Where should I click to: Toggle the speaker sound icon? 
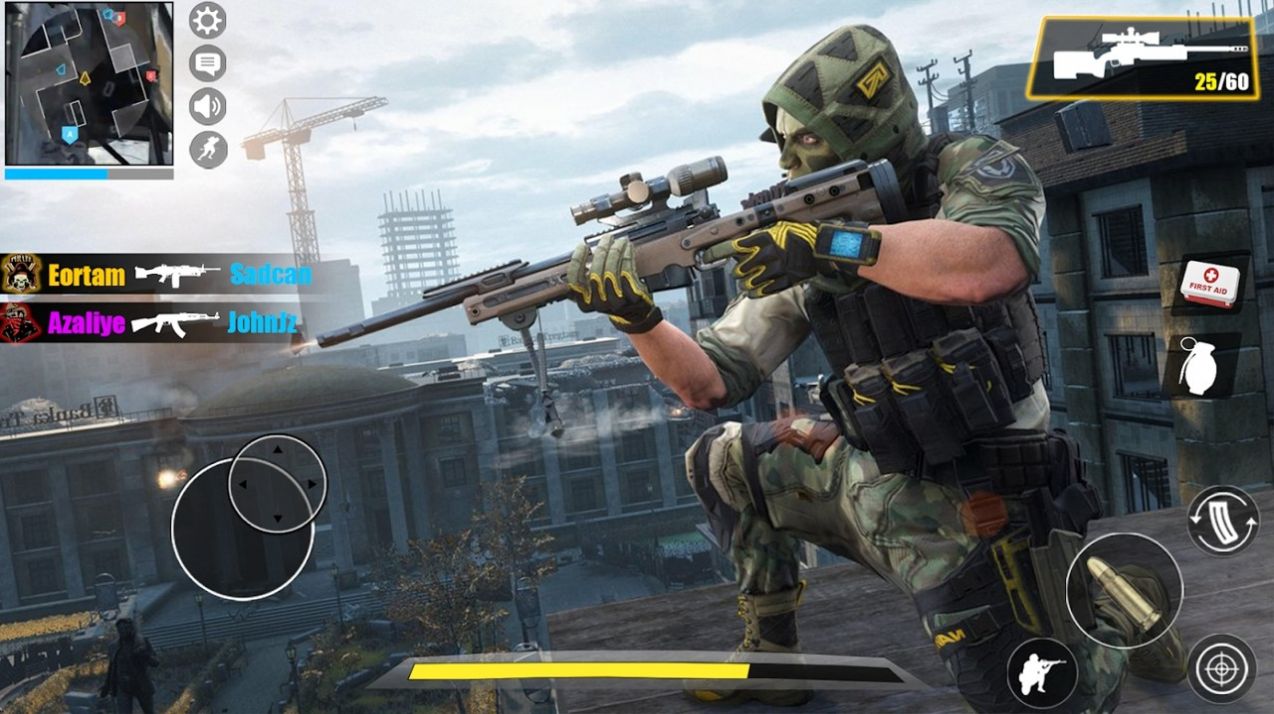click(x=208, y=106)
